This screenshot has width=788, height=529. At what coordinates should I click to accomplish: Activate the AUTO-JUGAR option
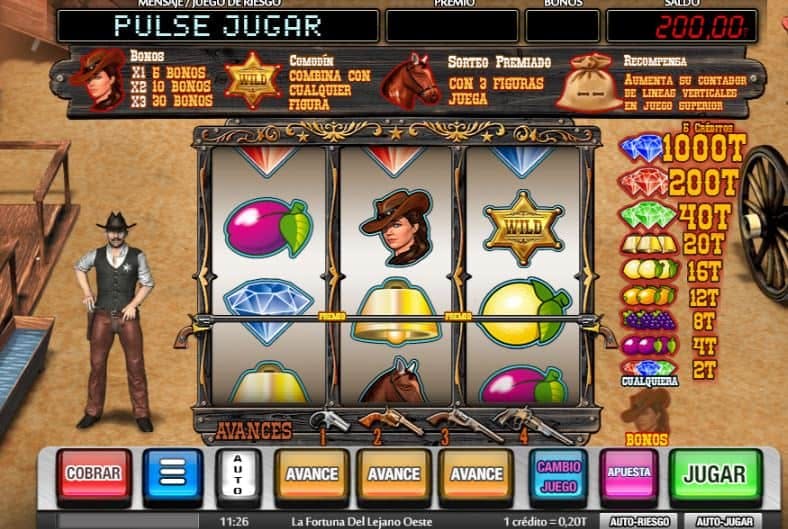point(723,521)
